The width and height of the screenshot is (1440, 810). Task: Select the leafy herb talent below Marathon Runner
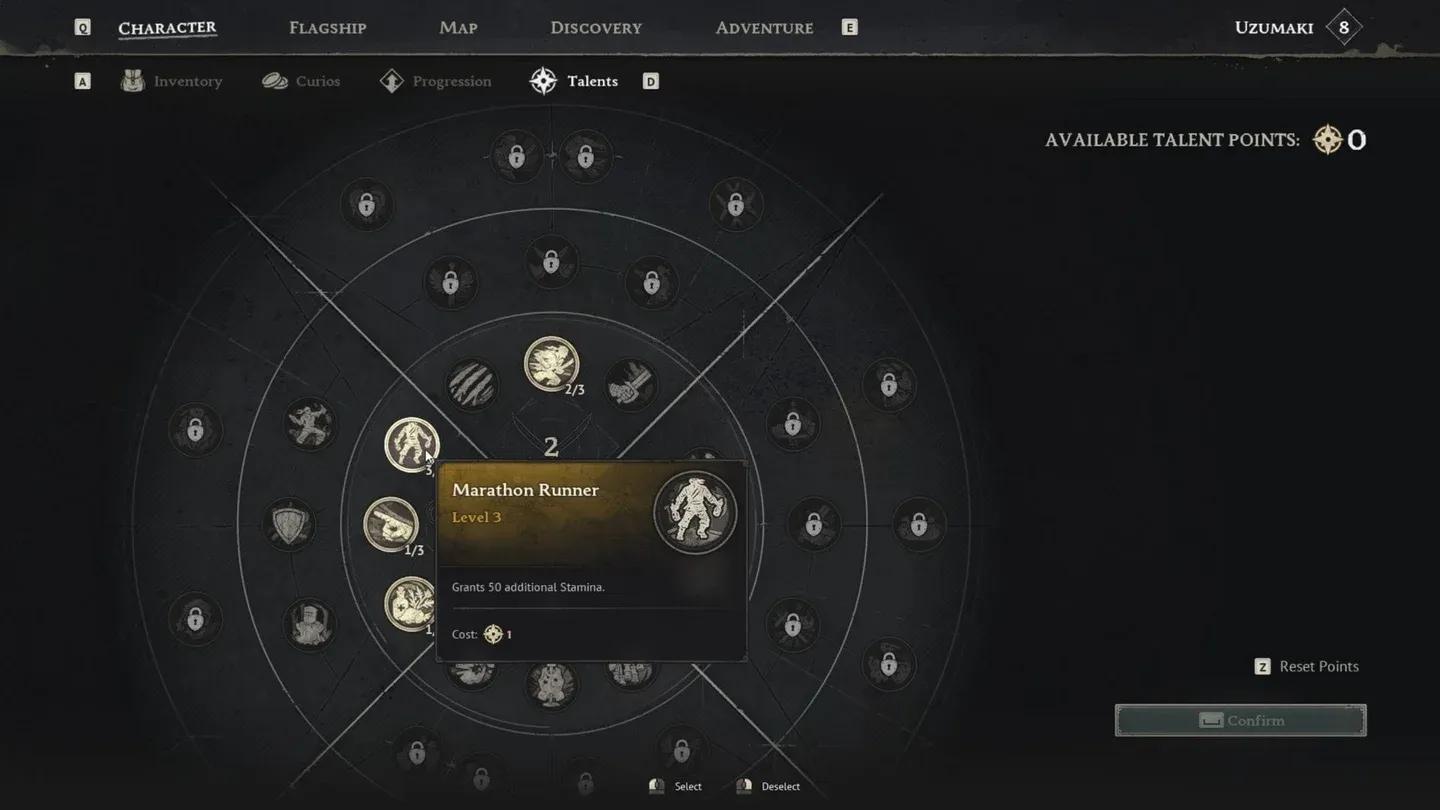pyautogui.click(x=408, y=604)
